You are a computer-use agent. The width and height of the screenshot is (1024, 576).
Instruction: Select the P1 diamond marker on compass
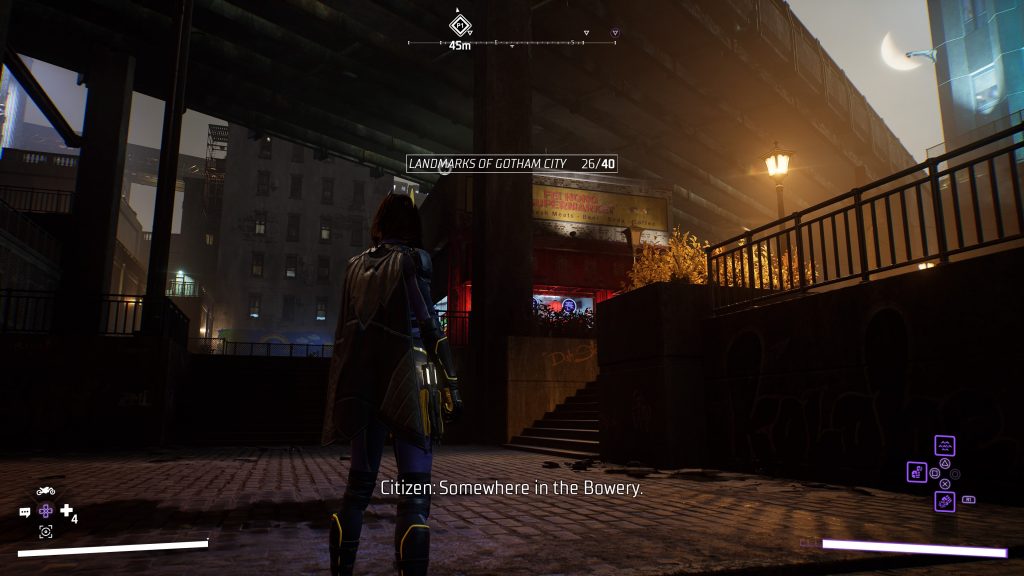pos(460,24)
